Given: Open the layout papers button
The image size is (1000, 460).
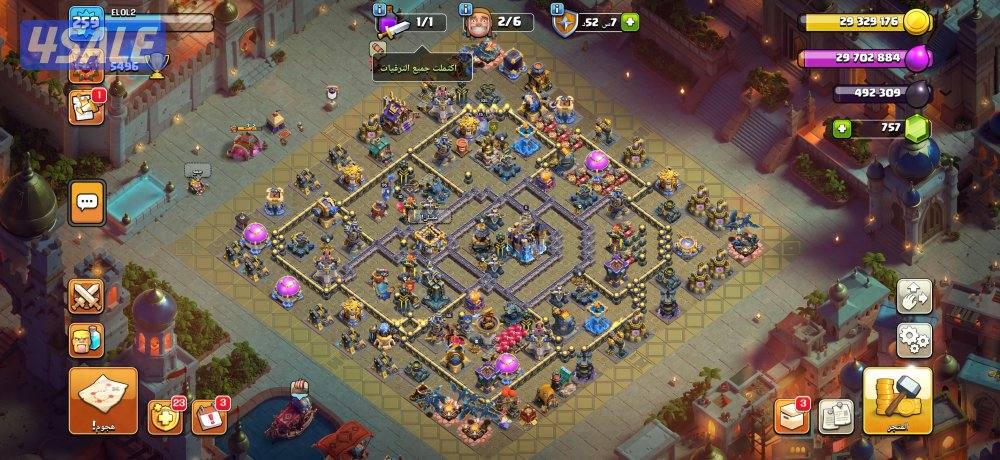Looking at the screenshot, I should [x=835, y=416].
